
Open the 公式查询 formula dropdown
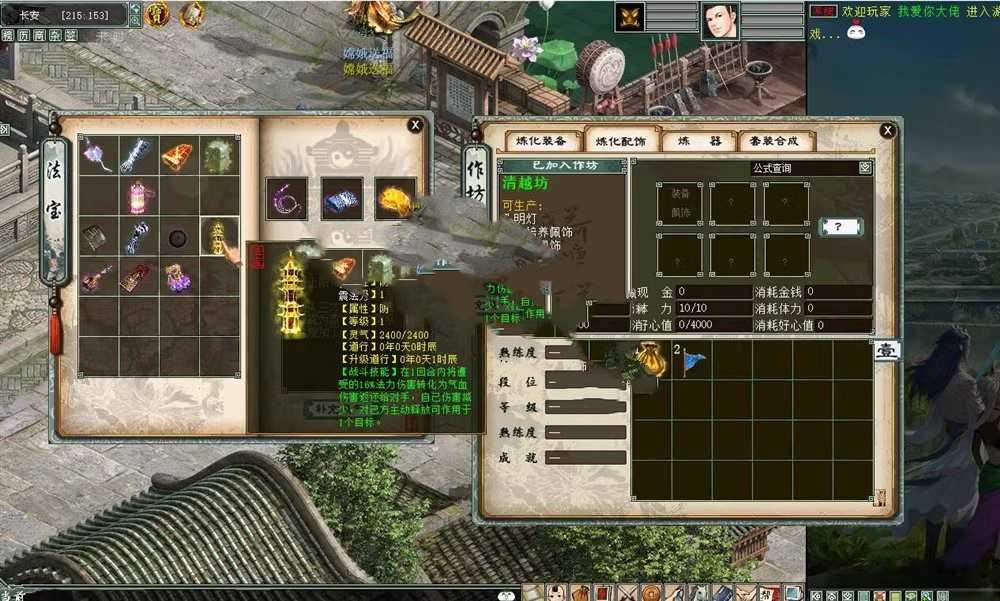[865, 169]
